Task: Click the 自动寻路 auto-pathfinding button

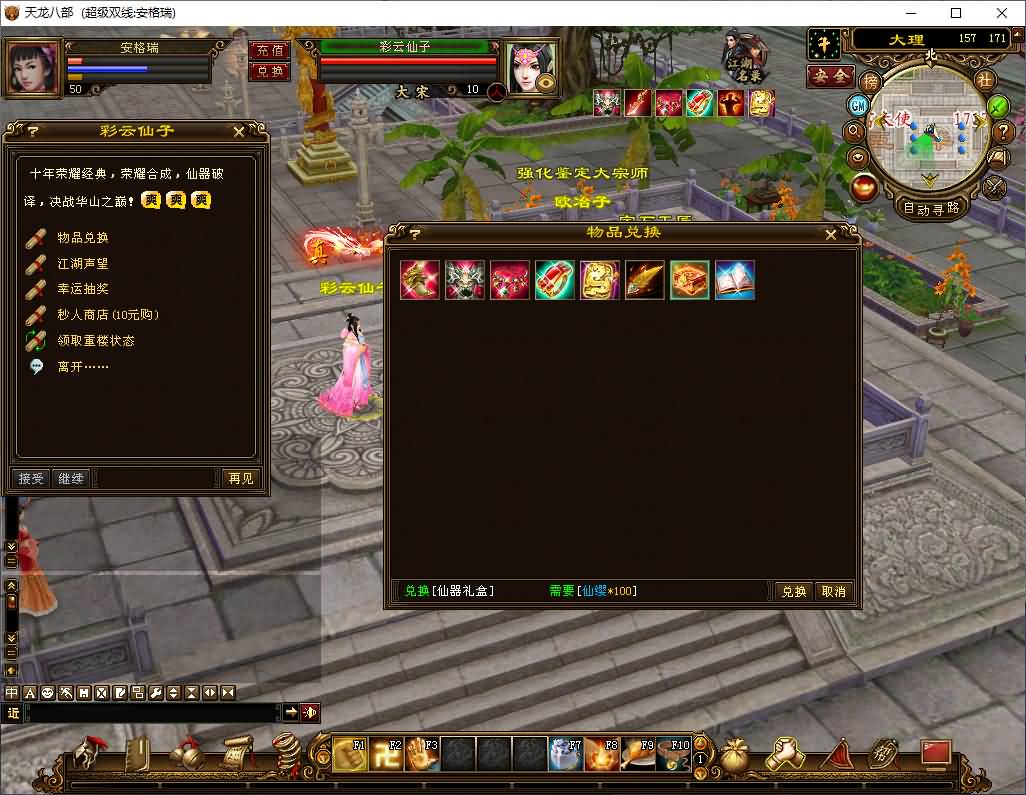Action: [930, 208]
